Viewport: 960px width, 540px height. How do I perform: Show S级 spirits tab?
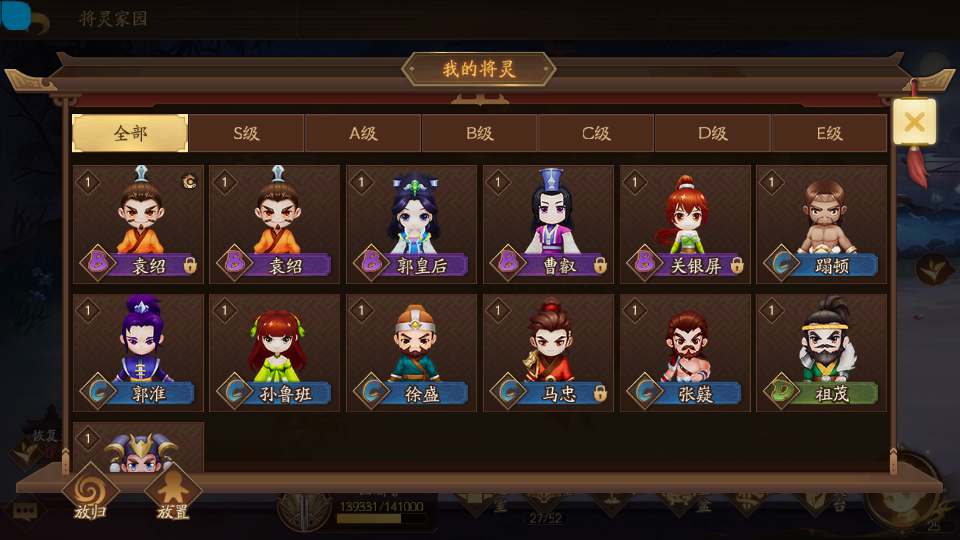point(246,133)
